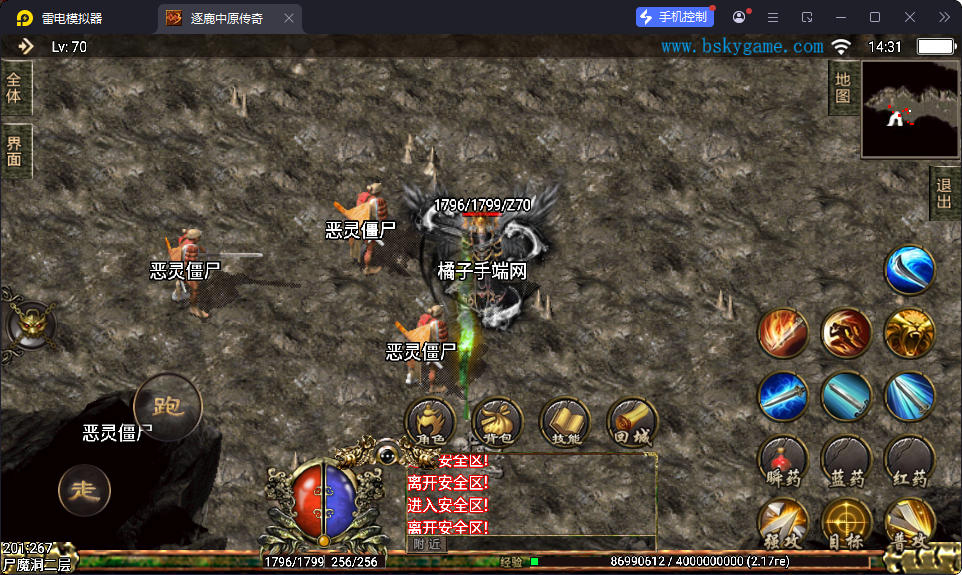Image resolution: width=962 pixels, height=575 pixels.
Task: Click the 手机控制 button in emulator title bar
Action: point(675,17)
